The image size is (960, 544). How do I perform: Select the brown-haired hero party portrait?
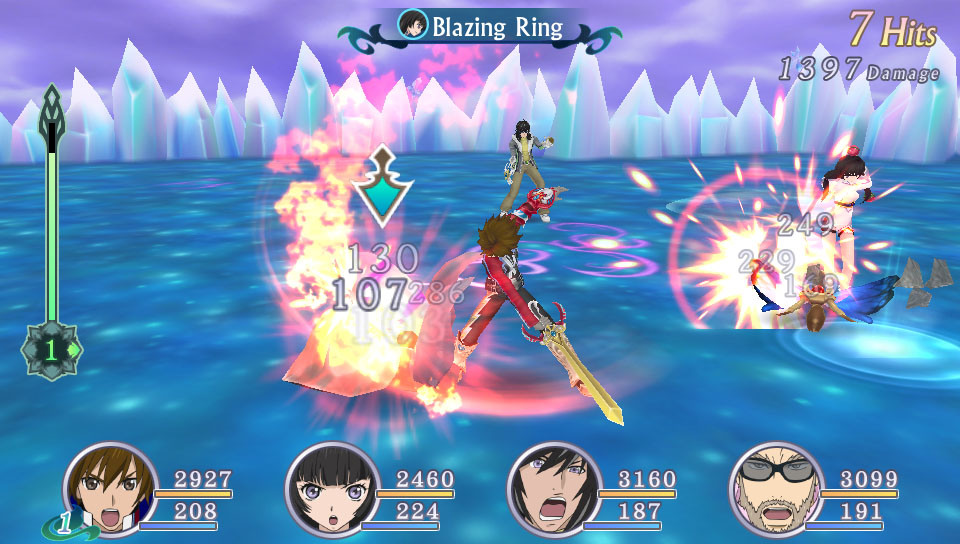(111, 490)
